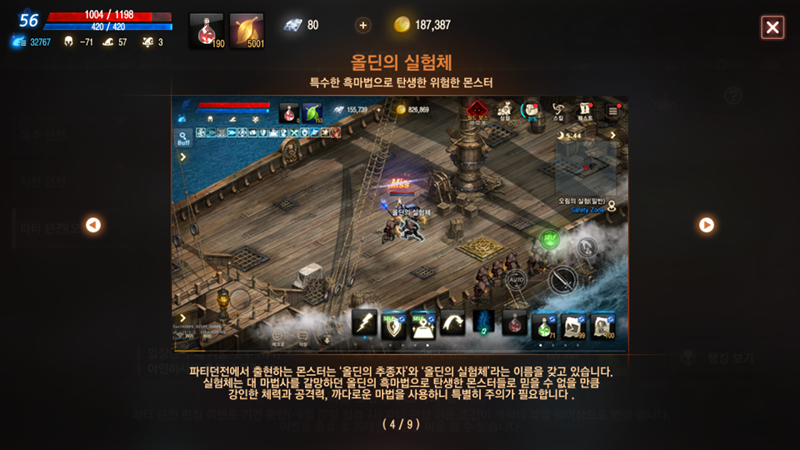Tap the plus button to add currency
This screenshot has width=800, height=450.
pyautogui.click(x=362, y=25)
